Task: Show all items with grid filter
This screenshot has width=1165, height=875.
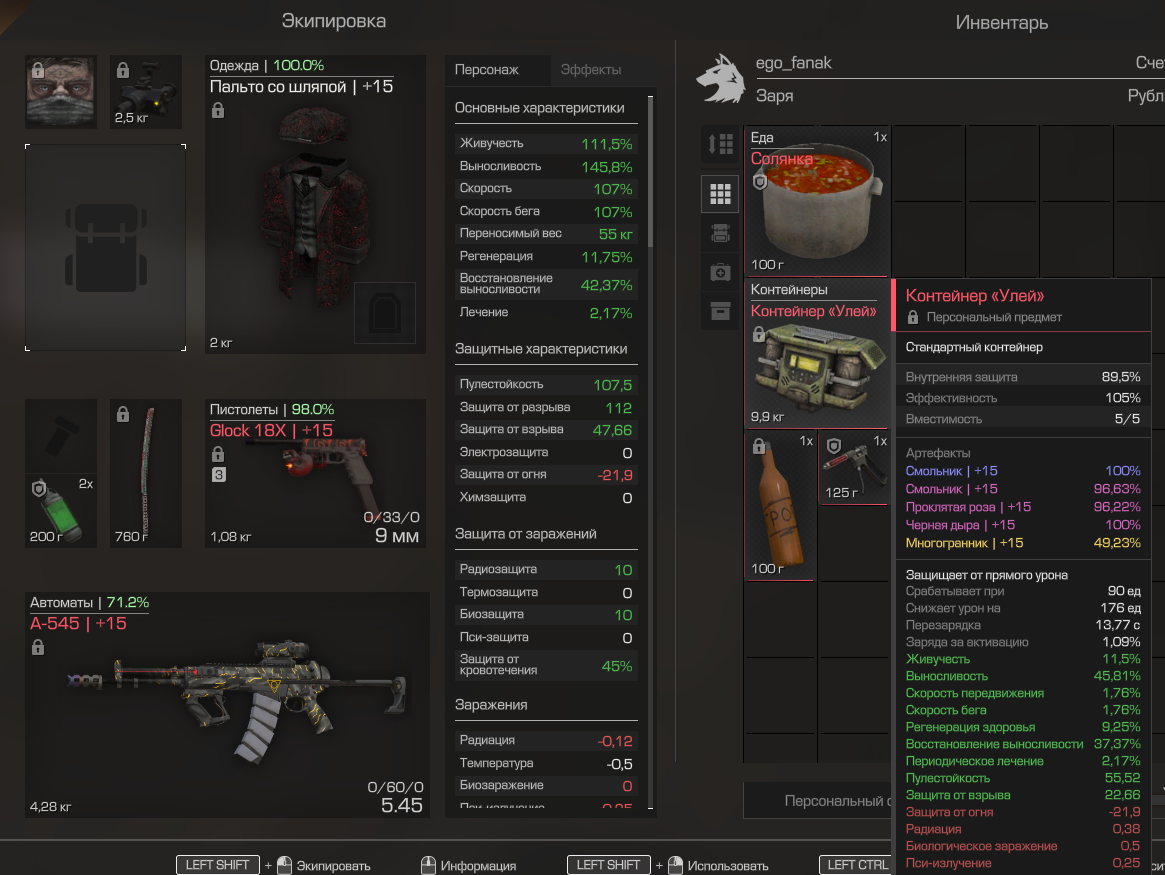Action: pyautogui.click(x=720, y=194)
